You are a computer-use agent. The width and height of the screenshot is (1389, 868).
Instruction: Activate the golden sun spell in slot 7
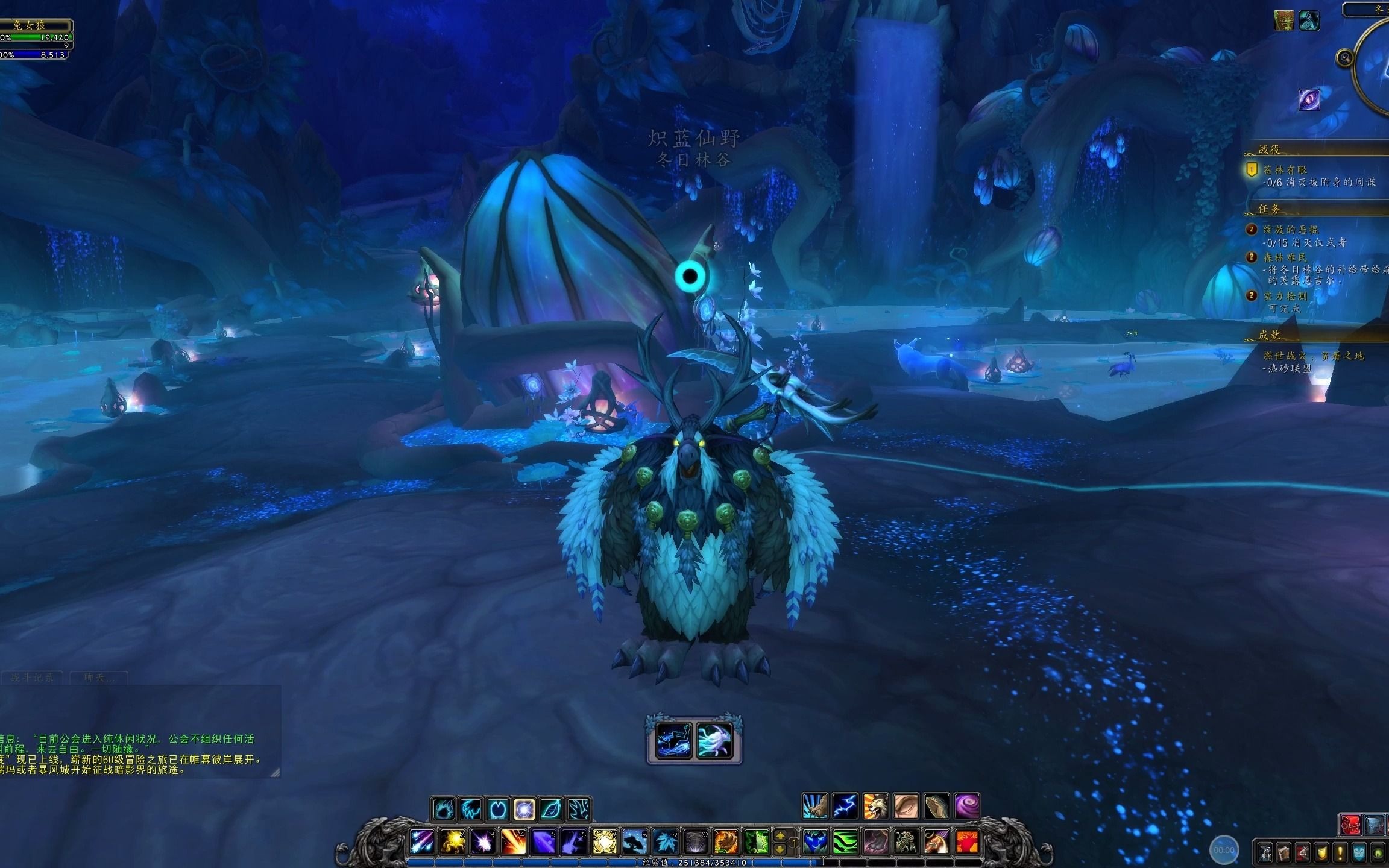click(x=603, y=841)
